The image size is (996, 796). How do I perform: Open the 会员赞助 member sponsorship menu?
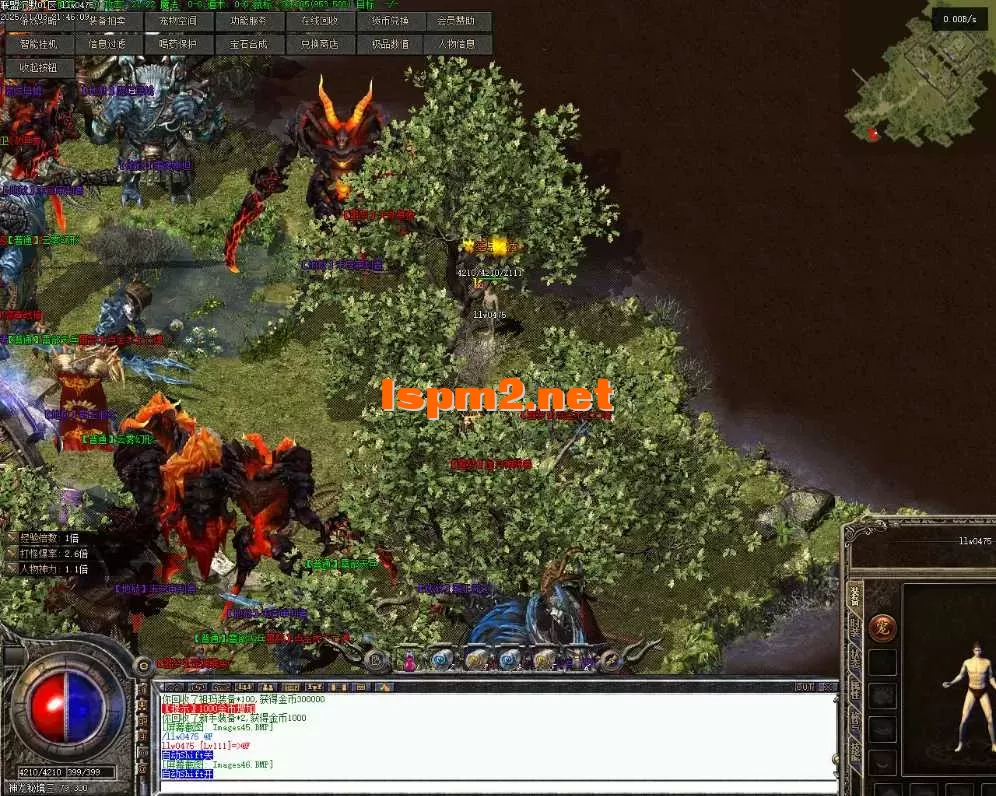459,21
